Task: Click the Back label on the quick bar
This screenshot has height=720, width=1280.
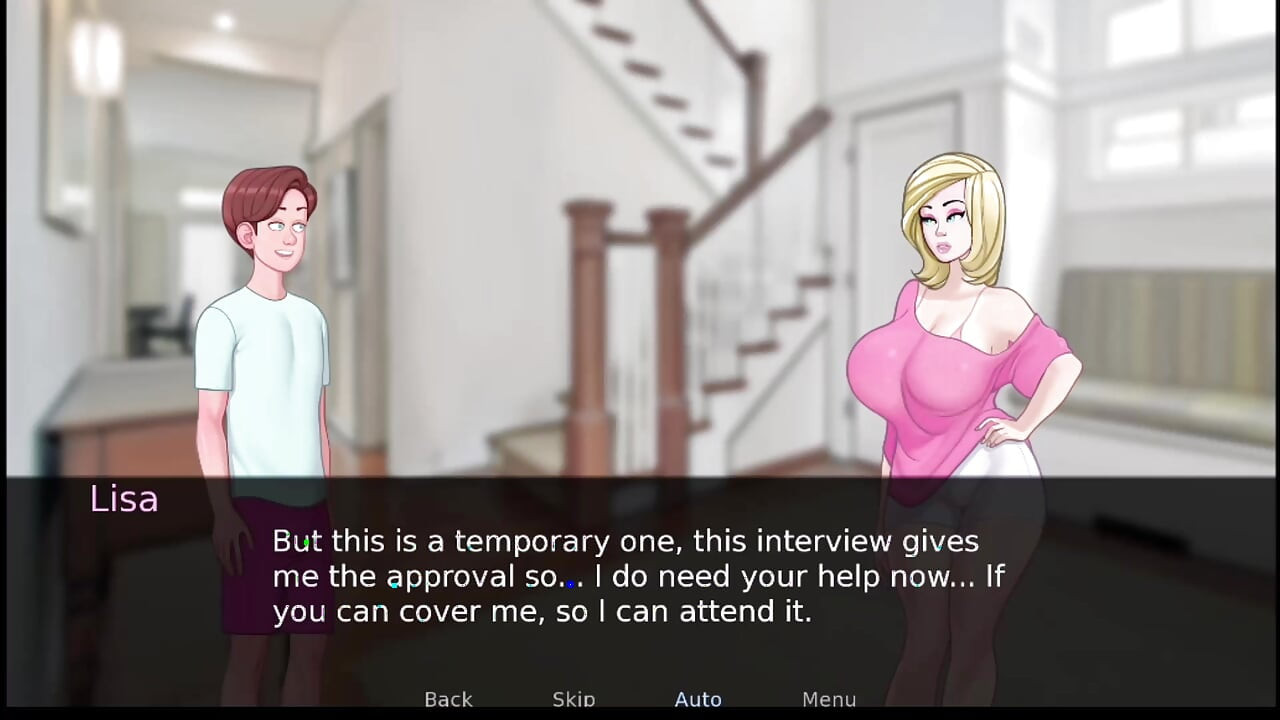Action: click(448, 699)
